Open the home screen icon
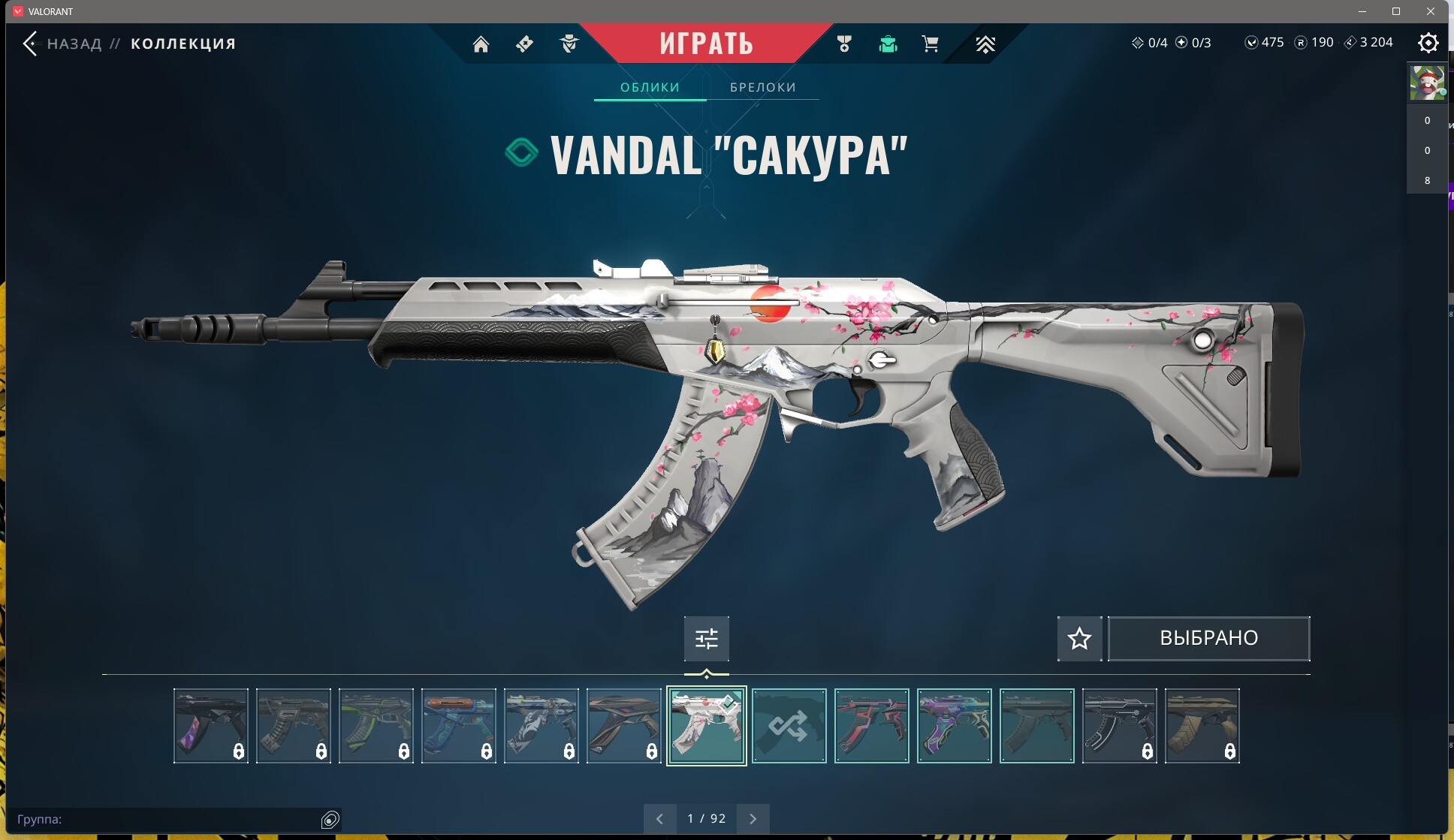Screen dimensions: 1454x840 tap(481, 44)
